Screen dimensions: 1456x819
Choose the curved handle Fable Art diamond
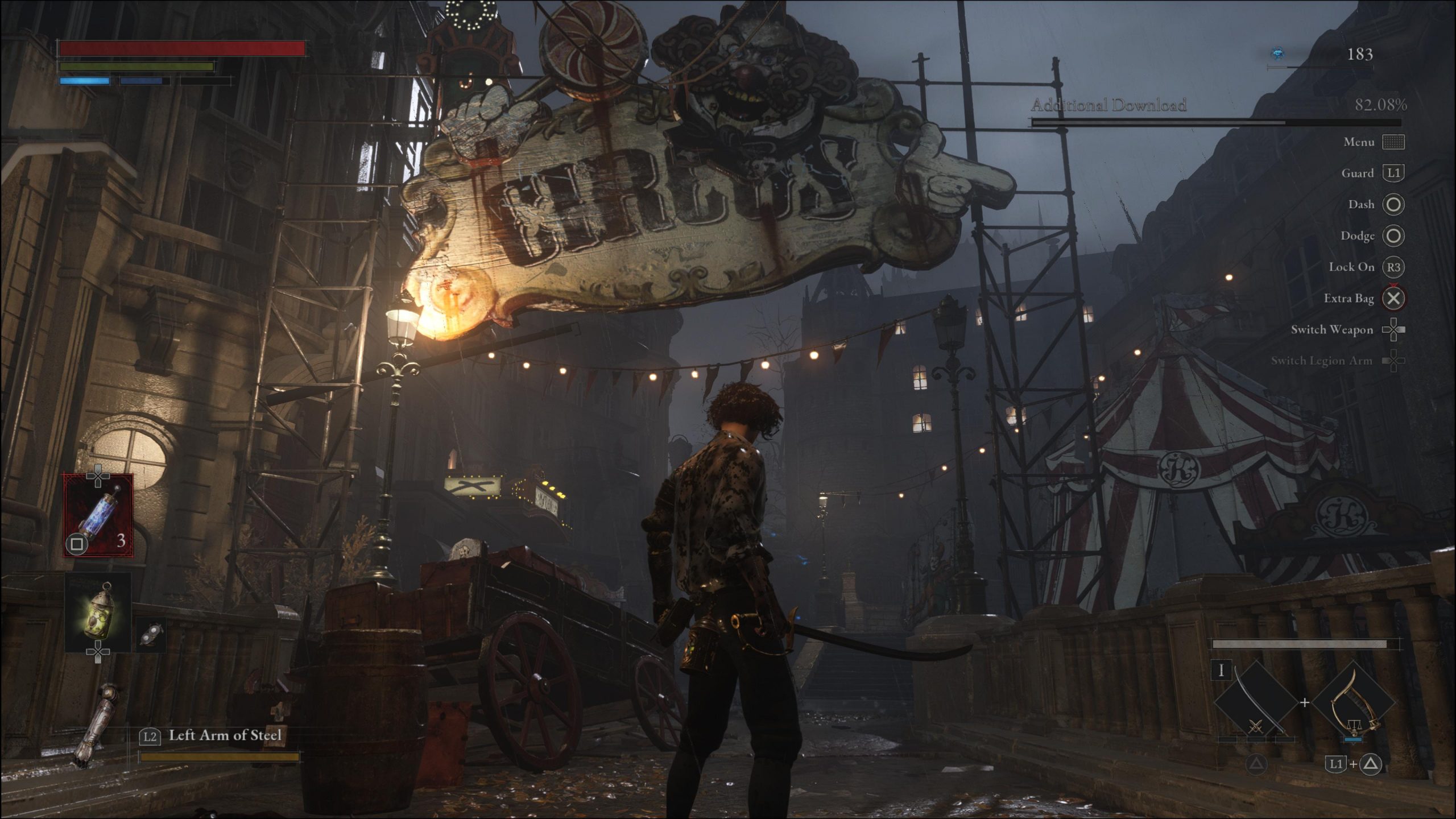pyautogui.click(x=1354, y=703)
